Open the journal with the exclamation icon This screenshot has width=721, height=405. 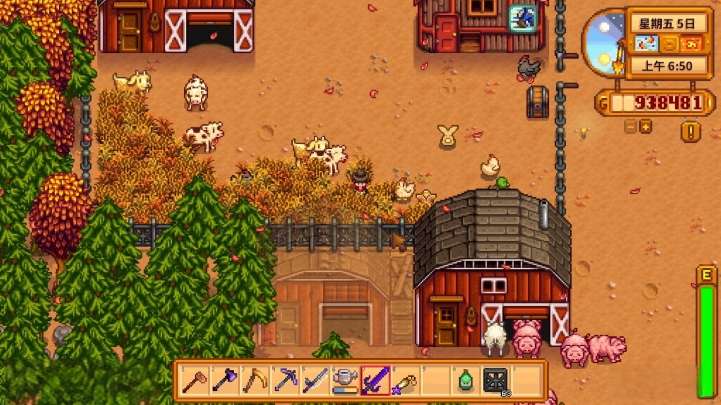coord(690,131)
